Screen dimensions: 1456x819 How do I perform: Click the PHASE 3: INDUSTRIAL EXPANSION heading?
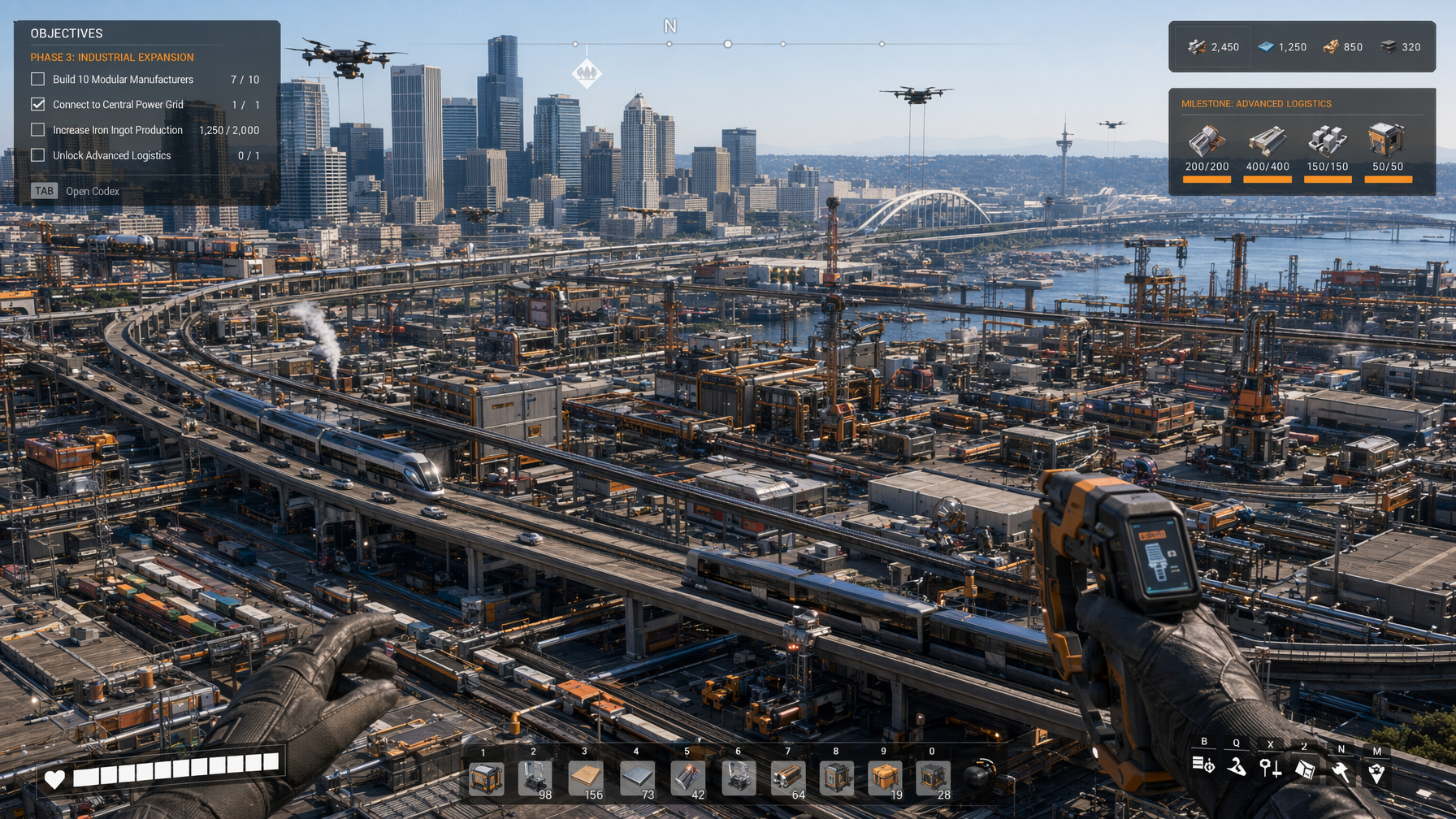(x=111, y=57)
